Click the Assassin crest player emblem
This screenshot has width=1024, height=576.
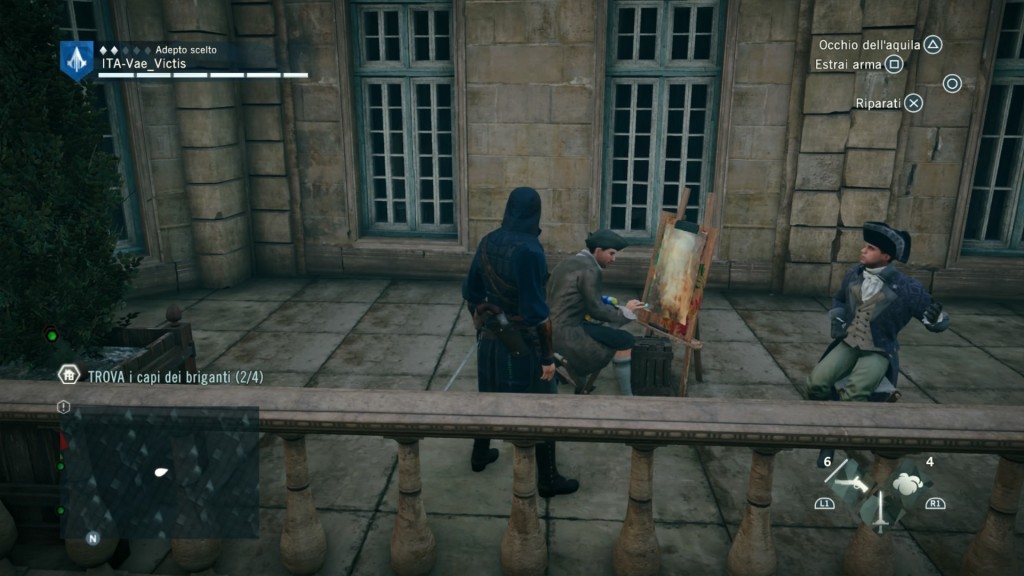[x=77, y=60]
